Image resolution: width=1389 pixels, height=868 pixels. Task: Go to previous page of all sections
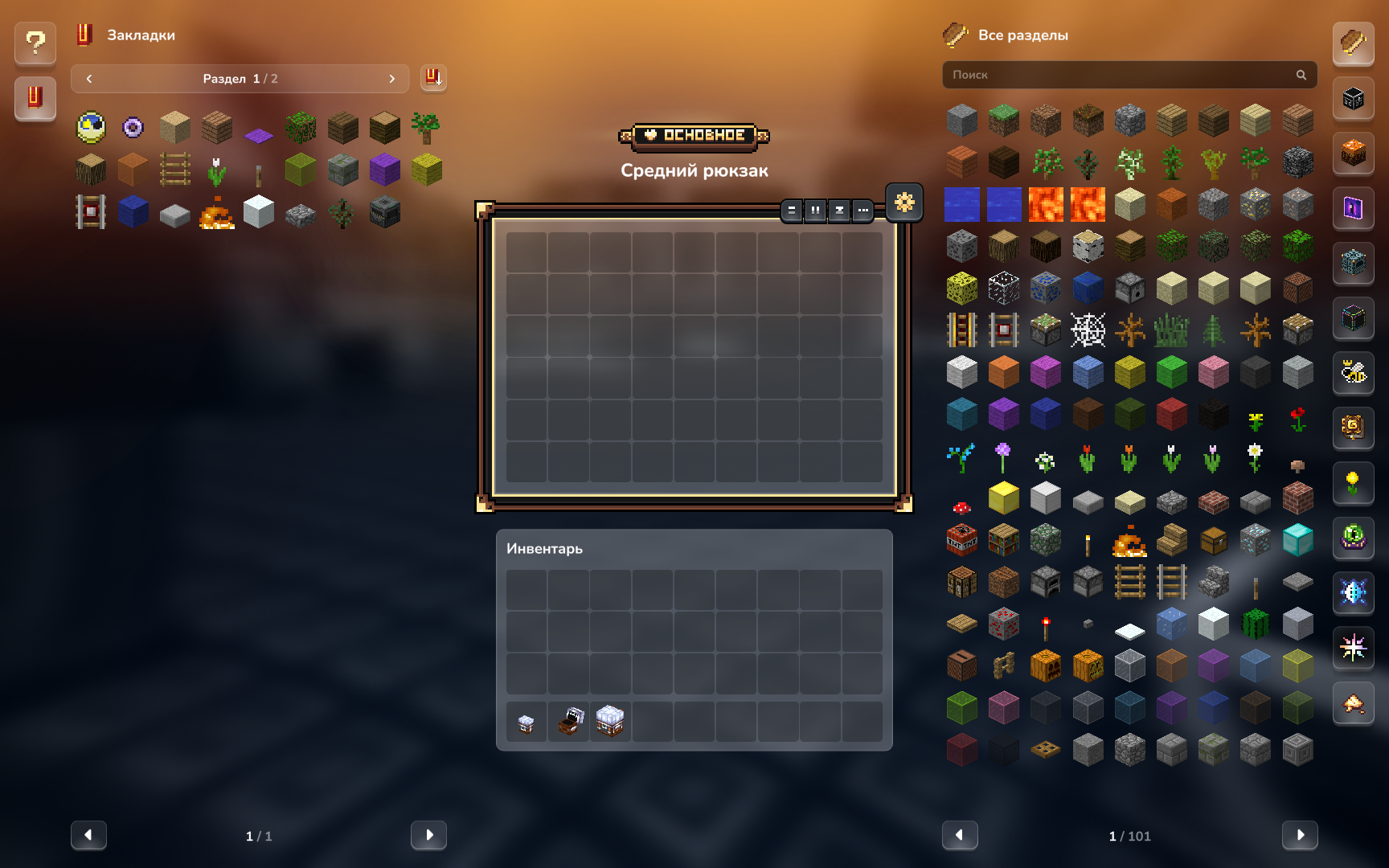point(960,835)
